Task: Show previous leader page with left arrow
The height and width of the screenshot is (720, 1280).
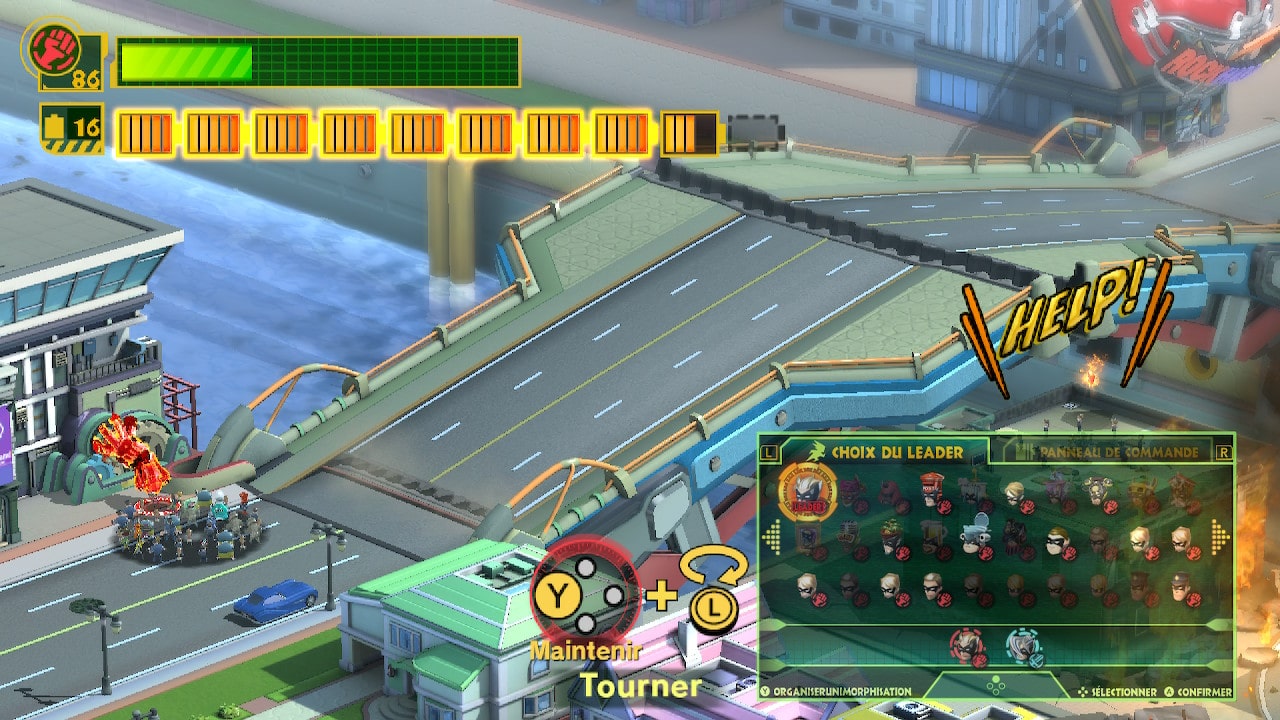Action: tap(770, 537)
